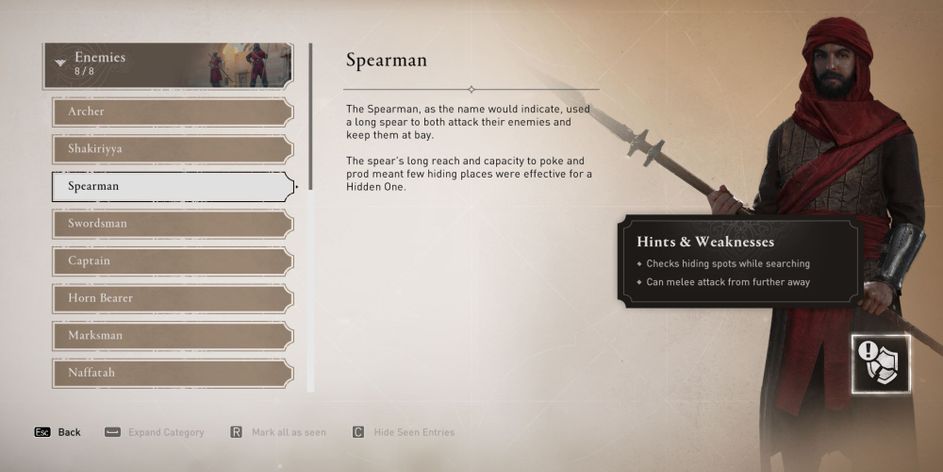The image size is (943, 472).
Task: Click the enemy list scrollbar
Action: [x=310, y=116]
